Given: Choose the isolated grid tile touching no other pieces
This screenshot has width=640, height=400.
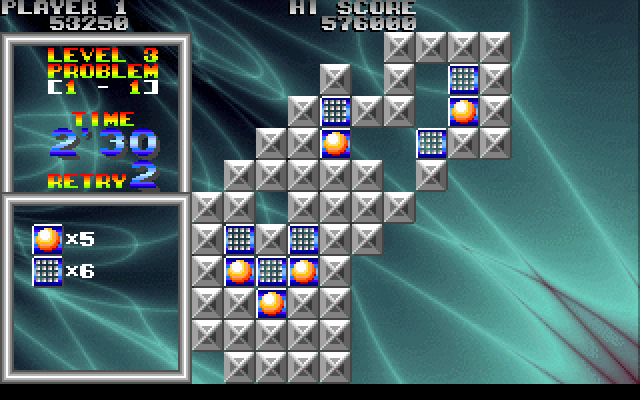Looking at the screenshot, I should click(431, 143).
